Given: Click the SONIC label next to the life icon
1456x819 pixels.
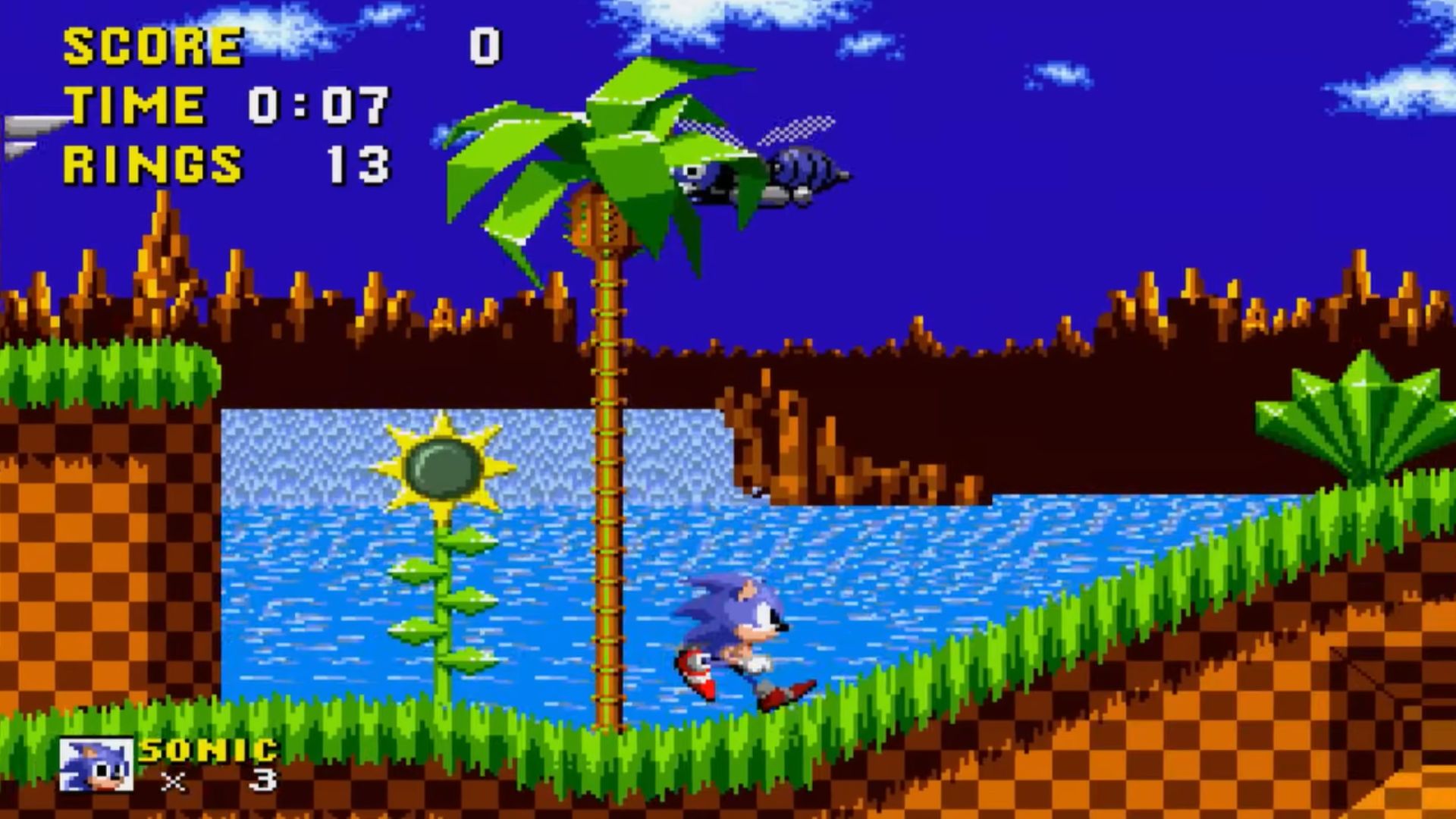Looking at the screenshot, I should click(209, 751).
